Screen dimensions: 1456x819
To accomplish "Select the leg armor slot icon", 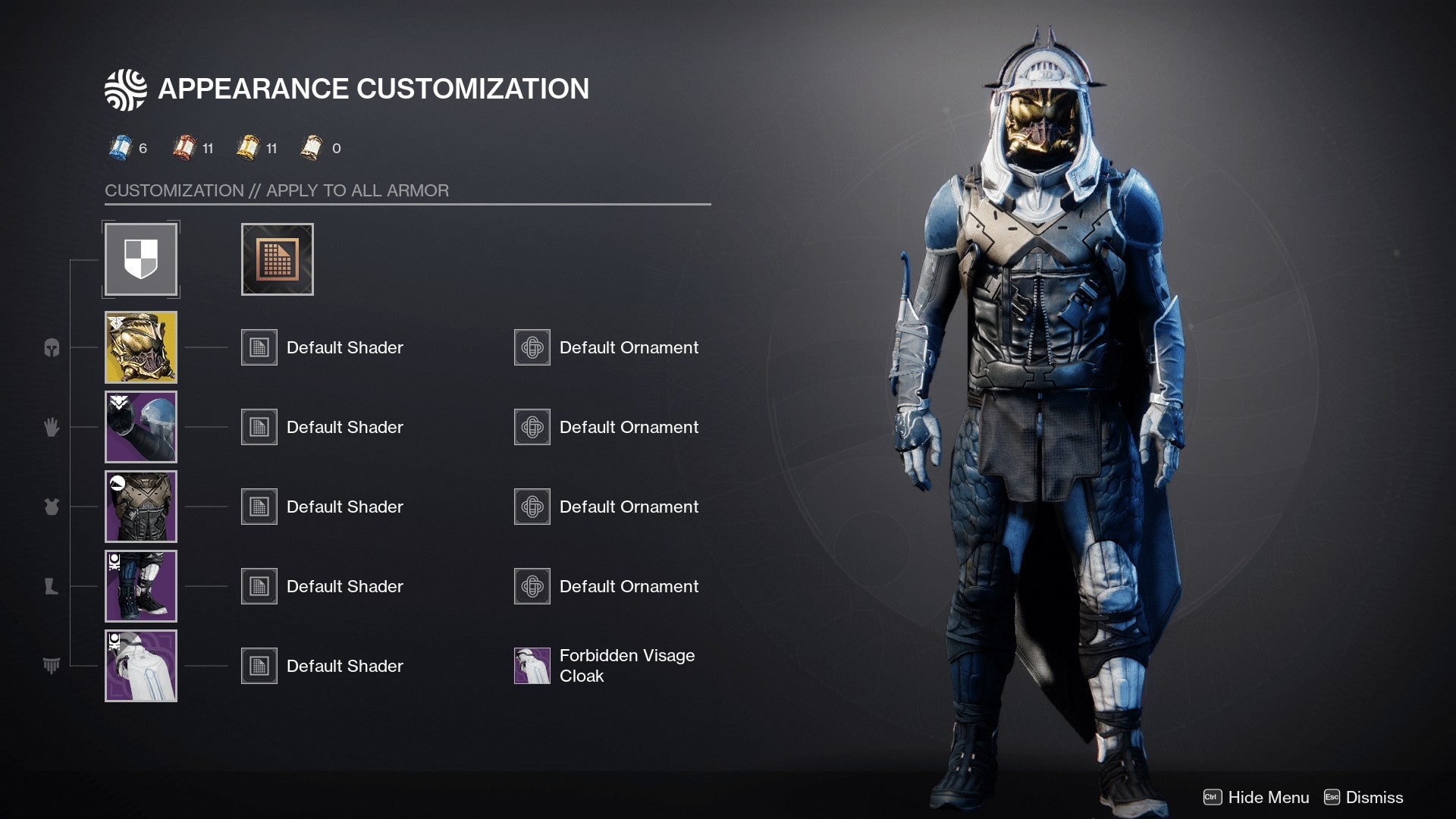I will pyautogui.click(x=51, y=586).
